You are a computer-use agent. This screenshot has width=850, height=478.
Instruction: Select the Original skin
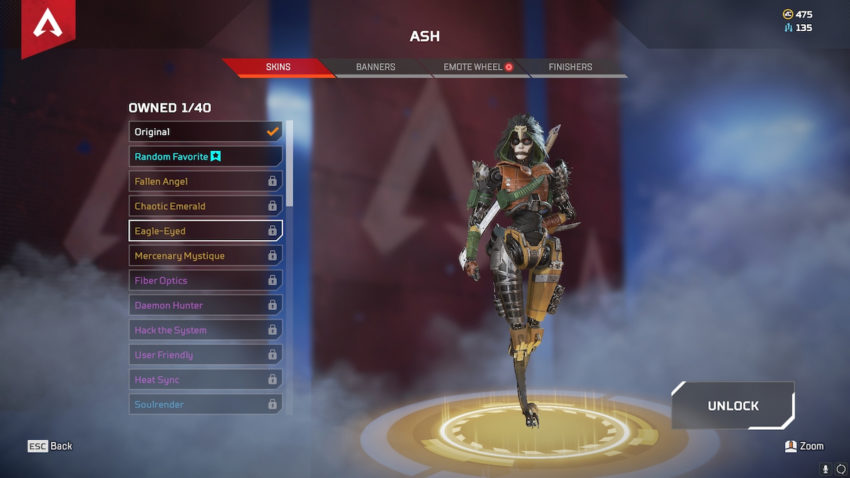tap(205, 131)
